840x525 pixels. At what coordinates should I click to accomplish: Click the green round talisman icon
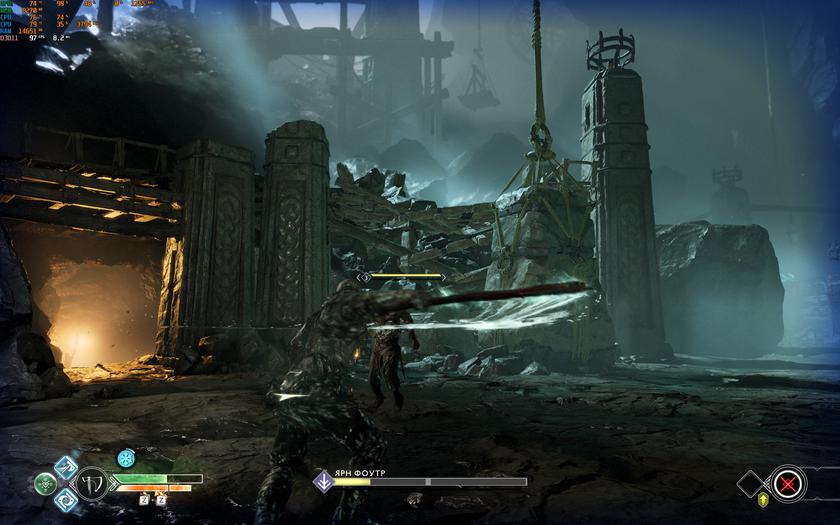tap(46, 484)
